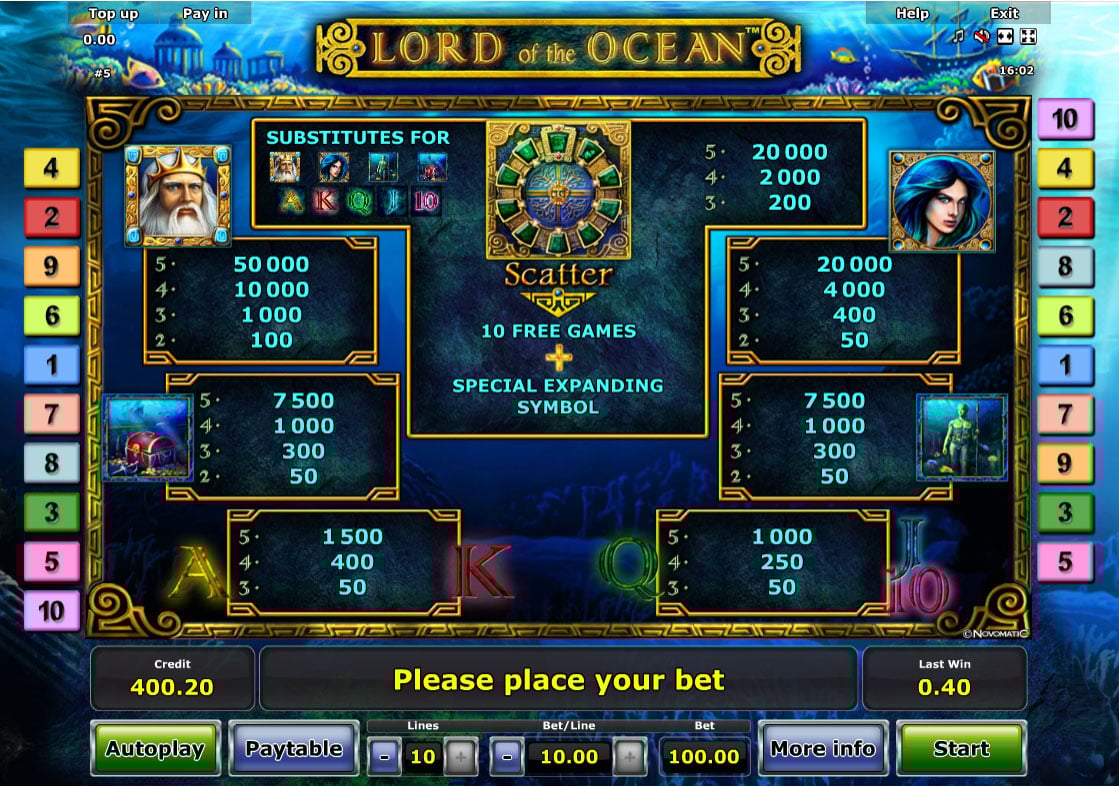
Task: Open the Help menu
Action: coord(911,13)
